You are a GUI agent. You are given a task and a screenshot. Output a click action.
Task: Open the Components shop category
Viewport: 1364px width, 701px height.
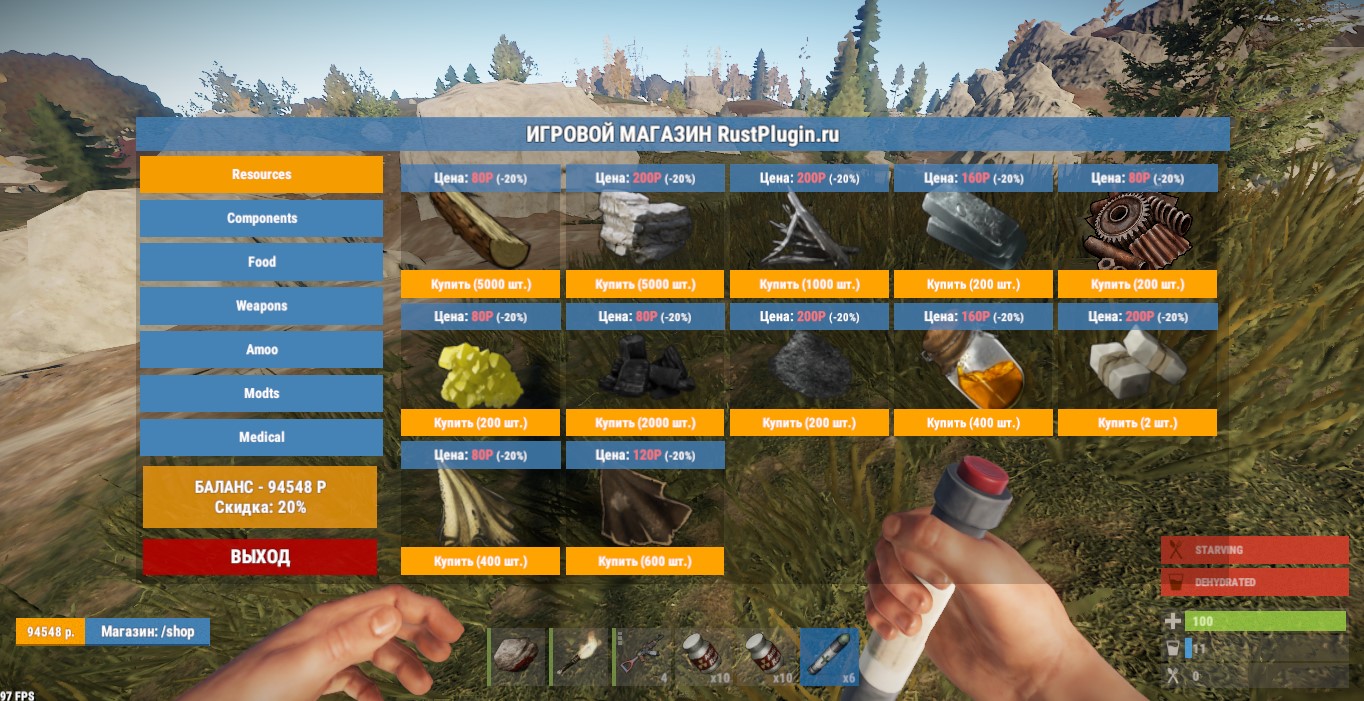261,218
